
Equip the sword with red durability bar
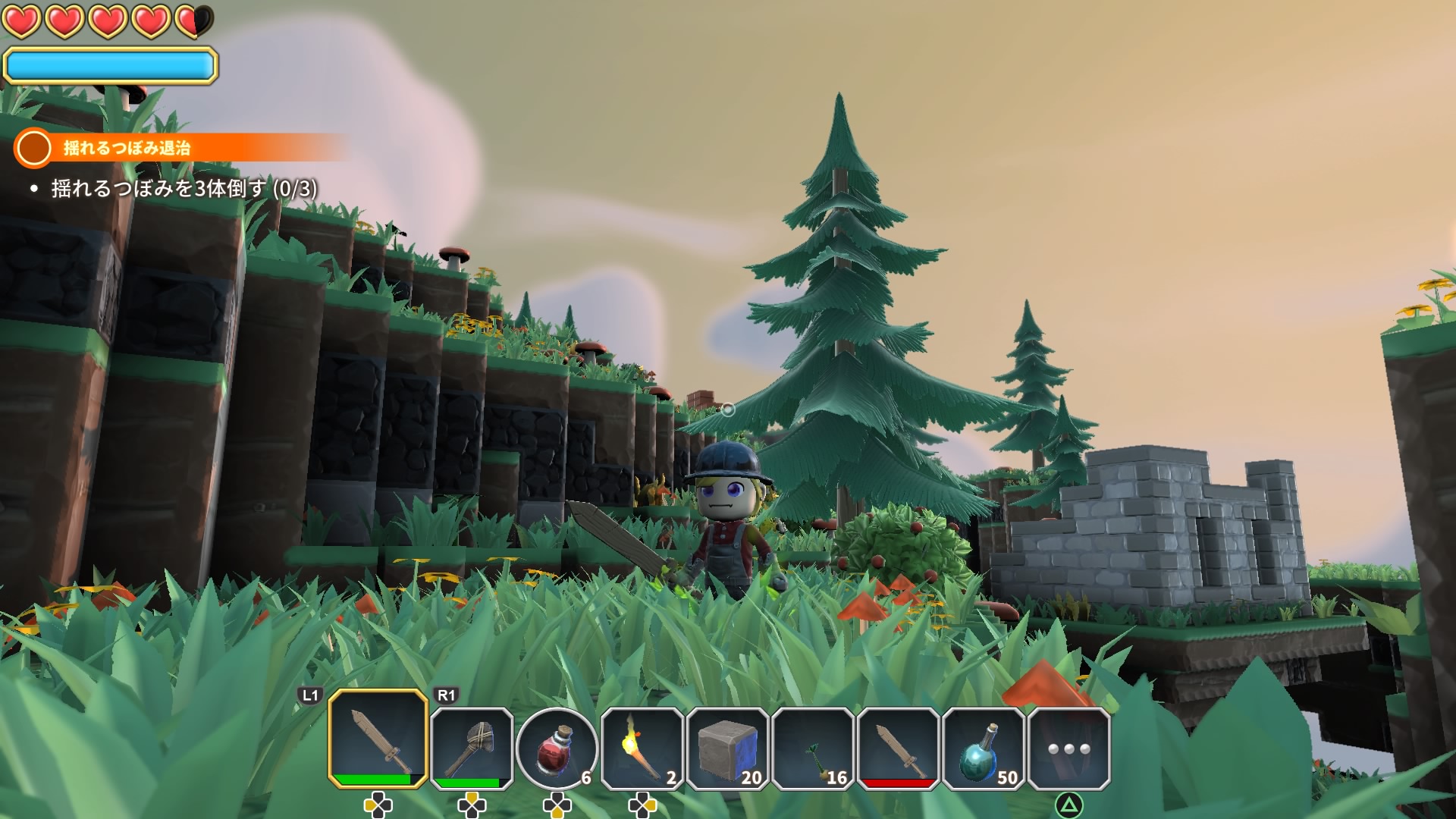point(899,748)
